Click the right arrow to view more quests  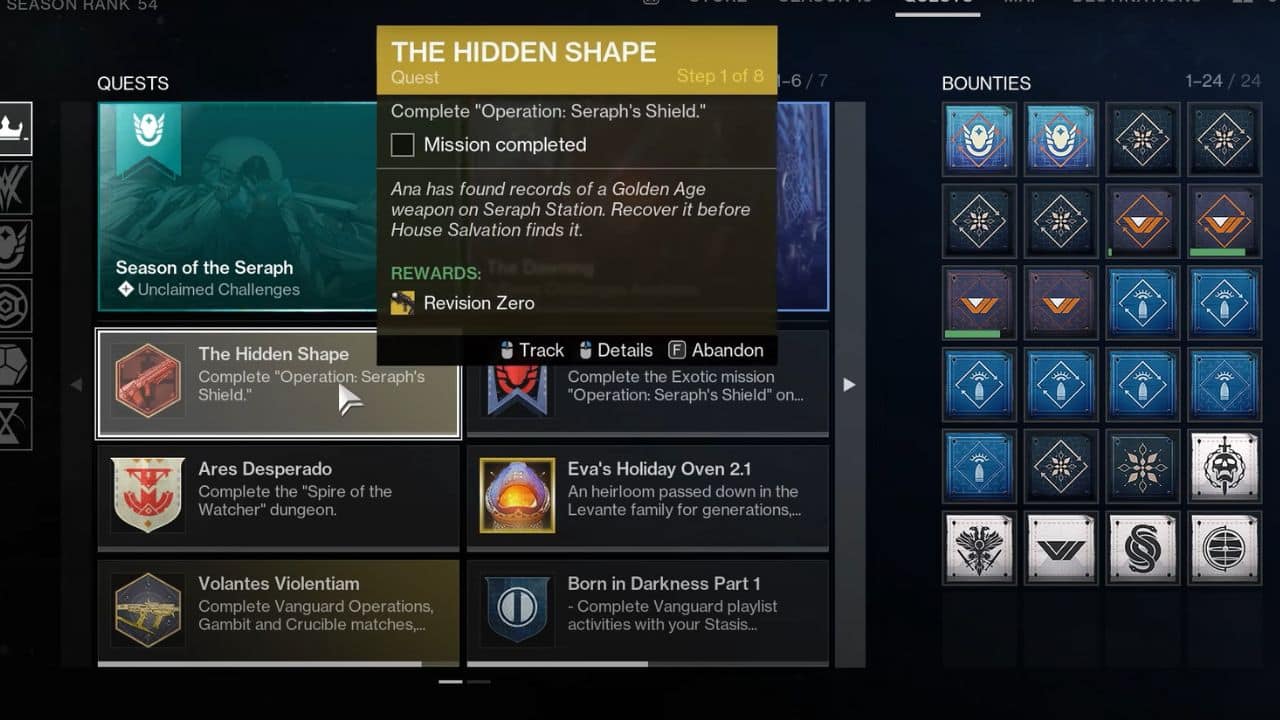click(849, 384)
